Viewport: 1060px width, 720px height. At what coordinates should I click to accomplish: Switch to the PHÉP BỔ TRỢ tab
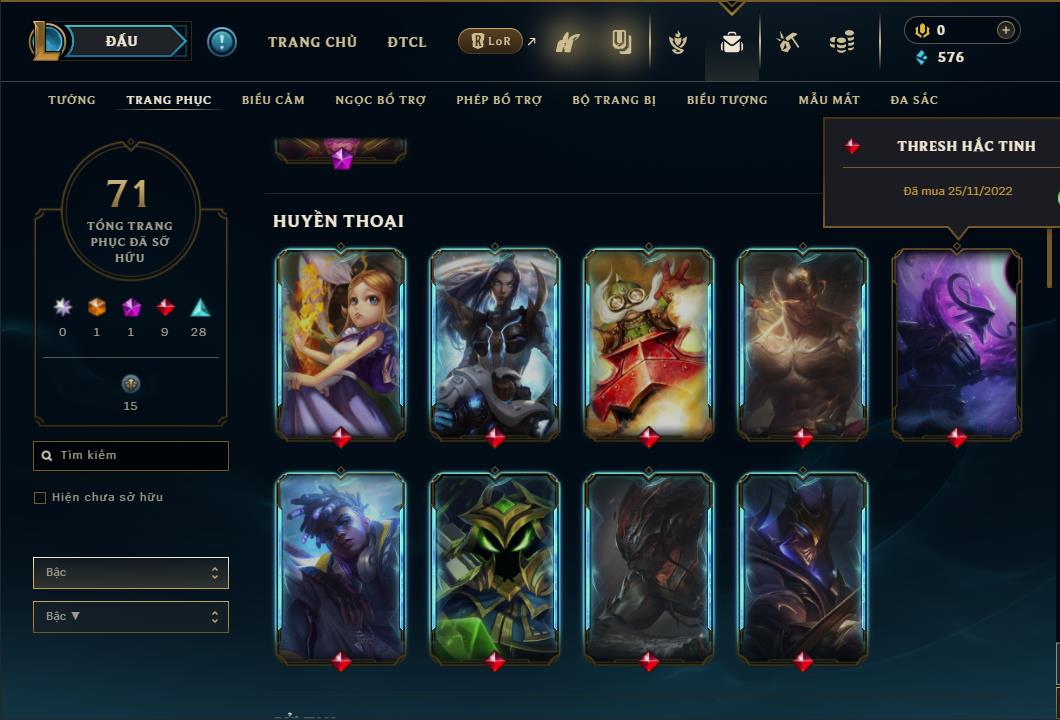click(499, 100)
